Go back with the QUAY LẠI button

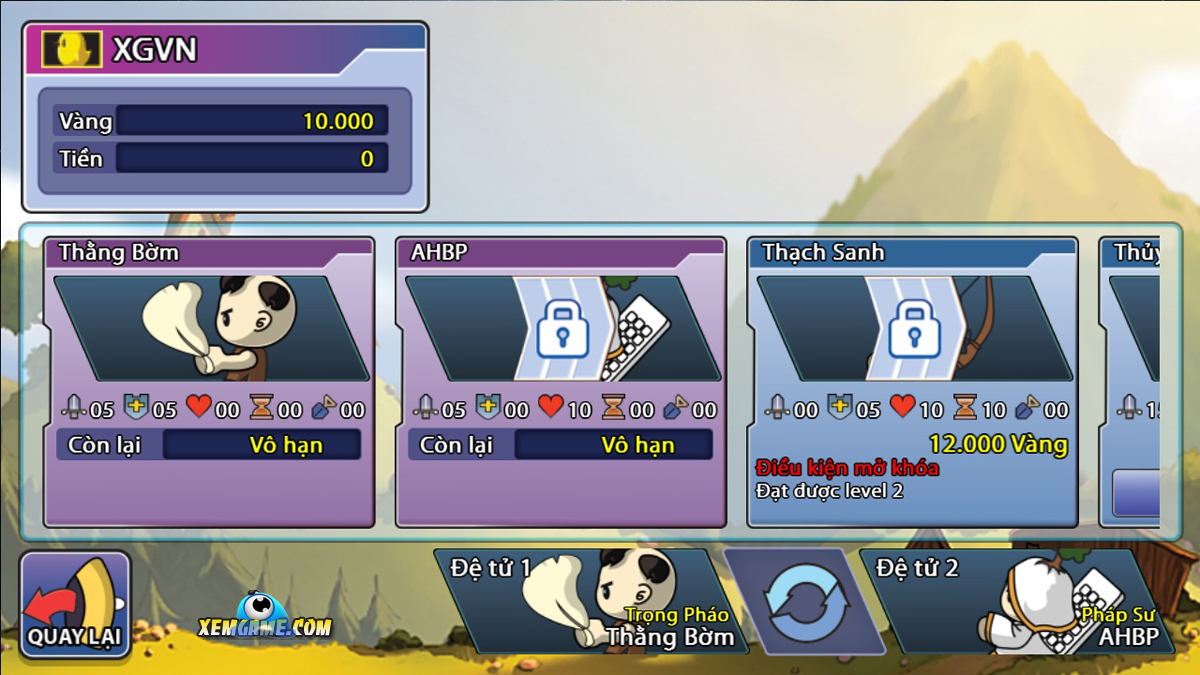76,606
